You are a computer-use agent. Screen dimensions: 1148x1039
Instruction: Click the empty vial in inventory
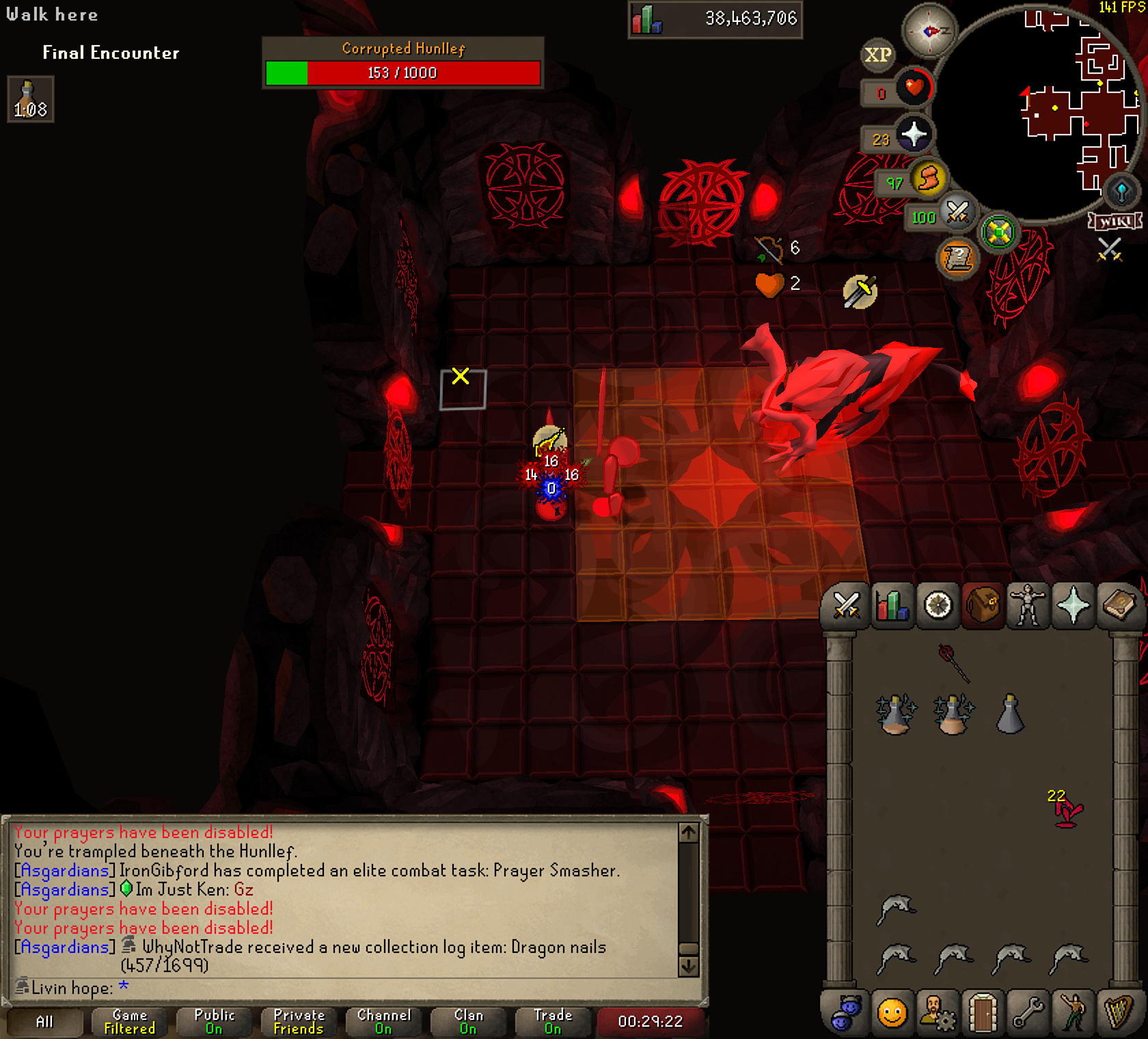[x=1010, y=714]
